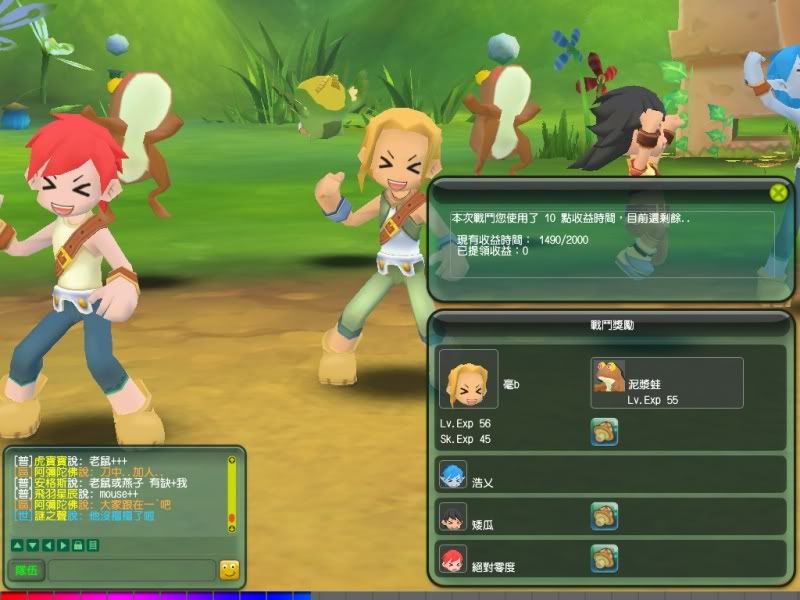Click the chat right-arrow button
This screenshot has width=800, height=600.
coord(62,545)
